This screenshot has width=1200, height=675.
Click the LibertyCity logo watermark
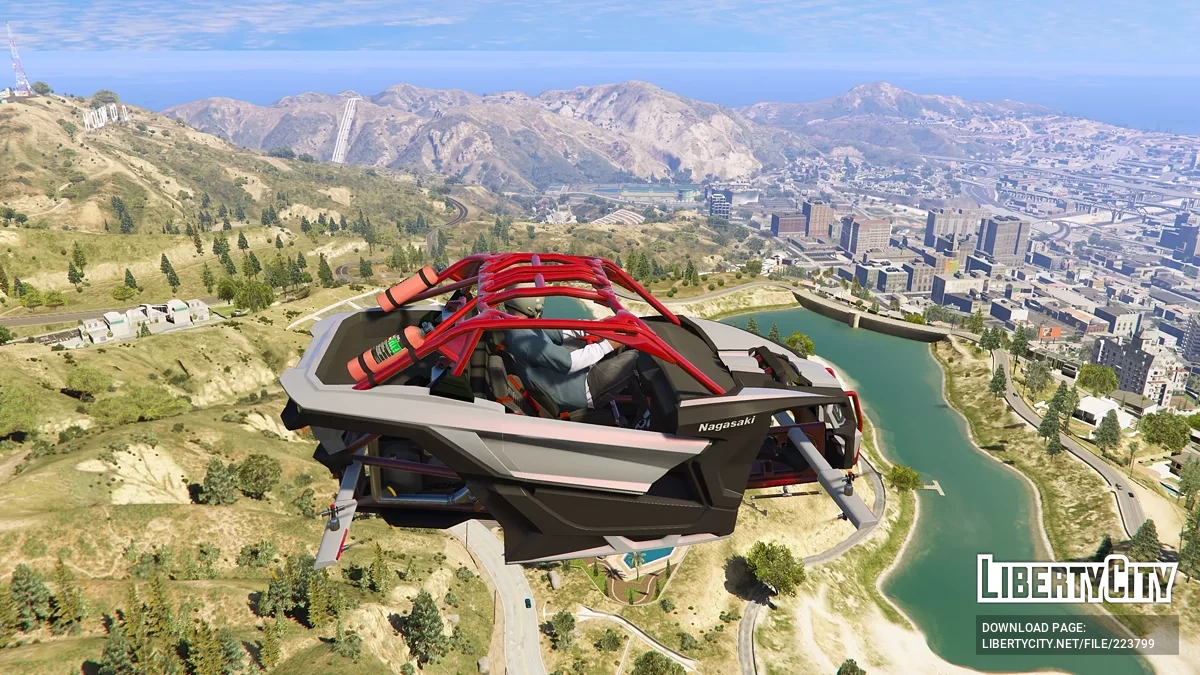1077,579
